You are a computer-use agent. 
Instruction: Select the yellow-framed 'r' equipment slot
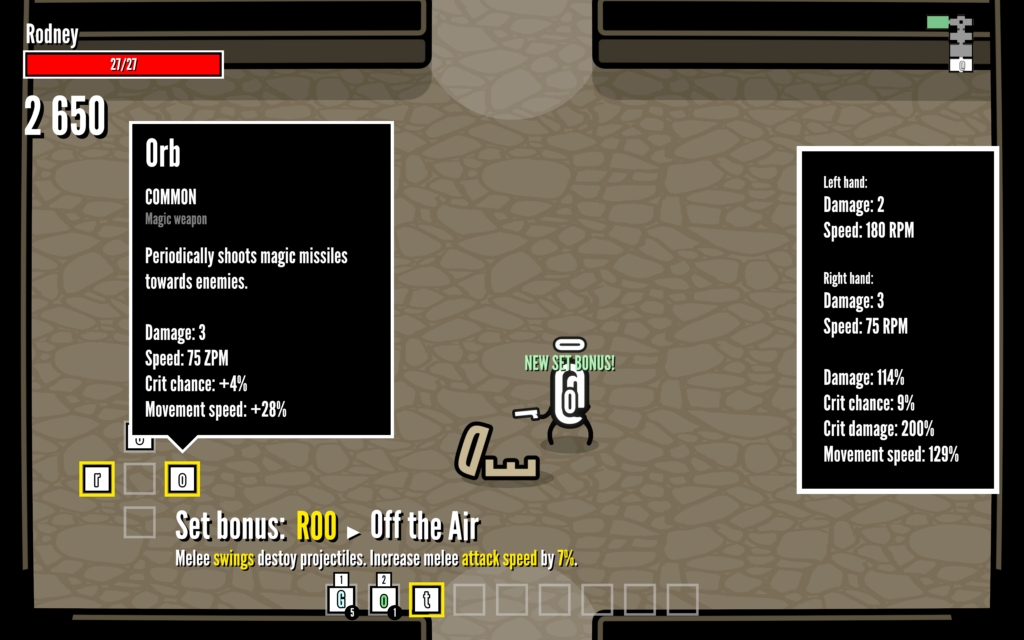(x=97, y=479)
